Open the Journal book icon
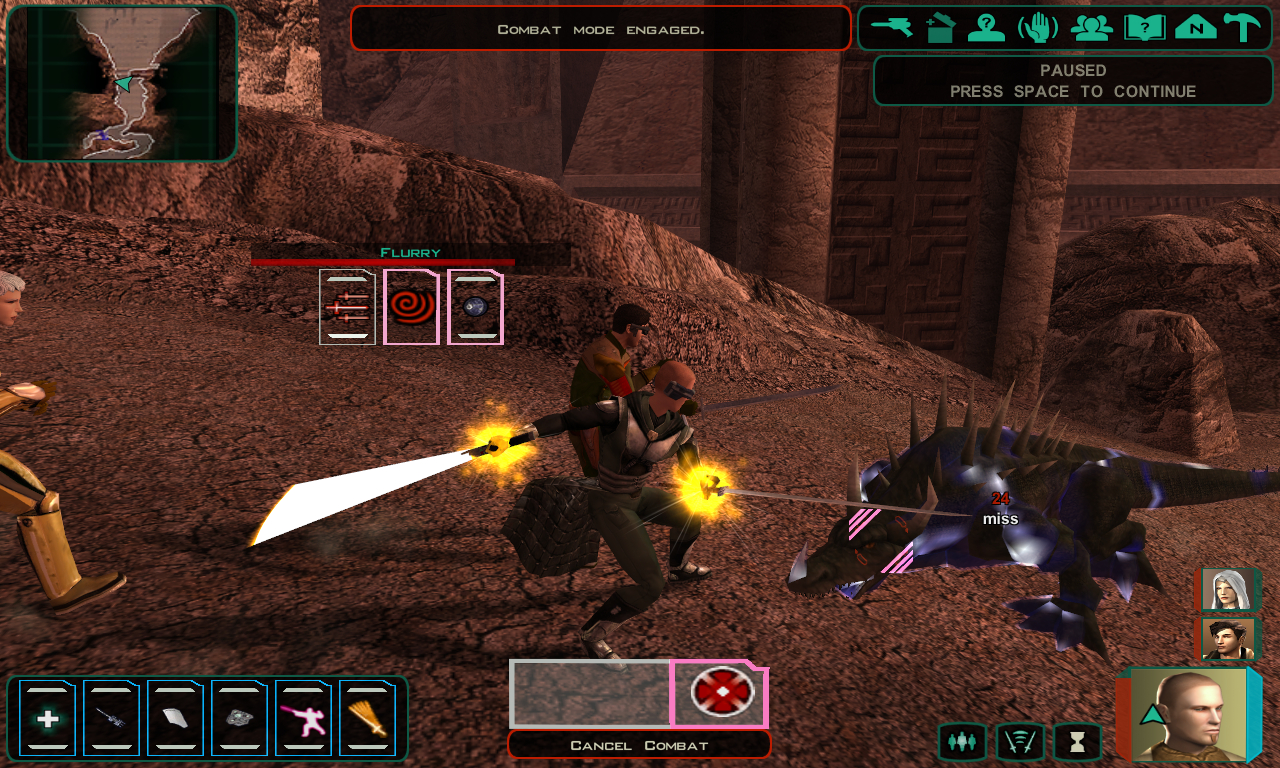Image resolution: width=1280 pixels, height=768 pixels. (x=1144, y=27)
